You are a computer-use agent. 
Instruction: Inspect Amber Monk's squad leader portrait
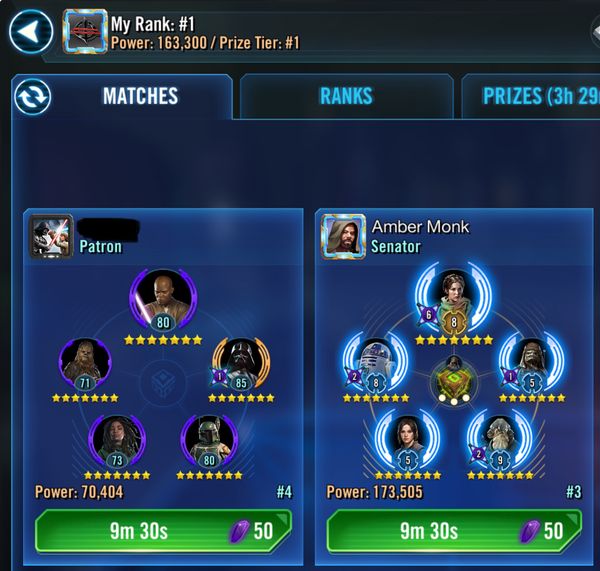(x=453, y=298)
